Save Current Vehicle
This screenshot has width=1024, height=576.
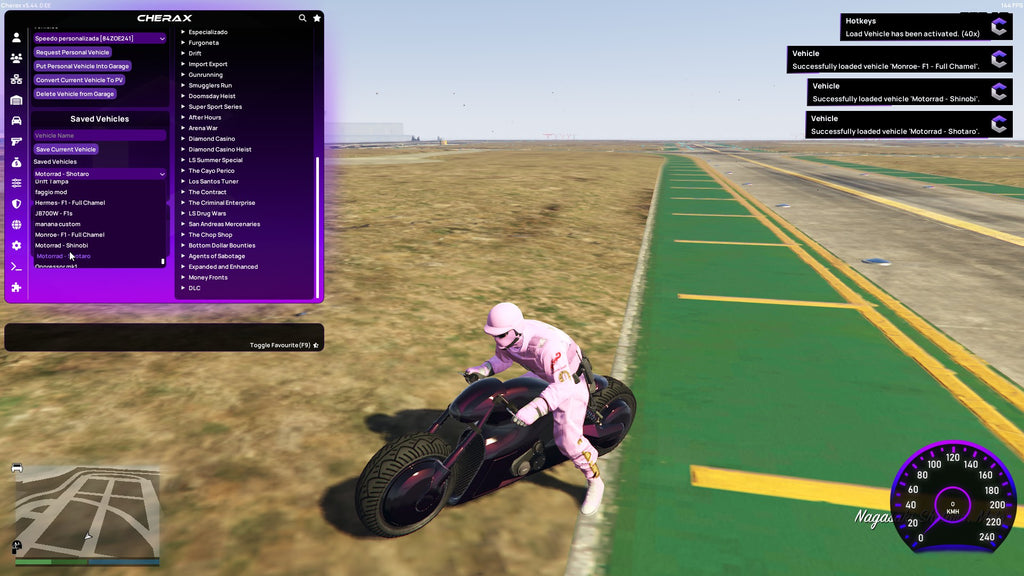click(x=66, y=149)
